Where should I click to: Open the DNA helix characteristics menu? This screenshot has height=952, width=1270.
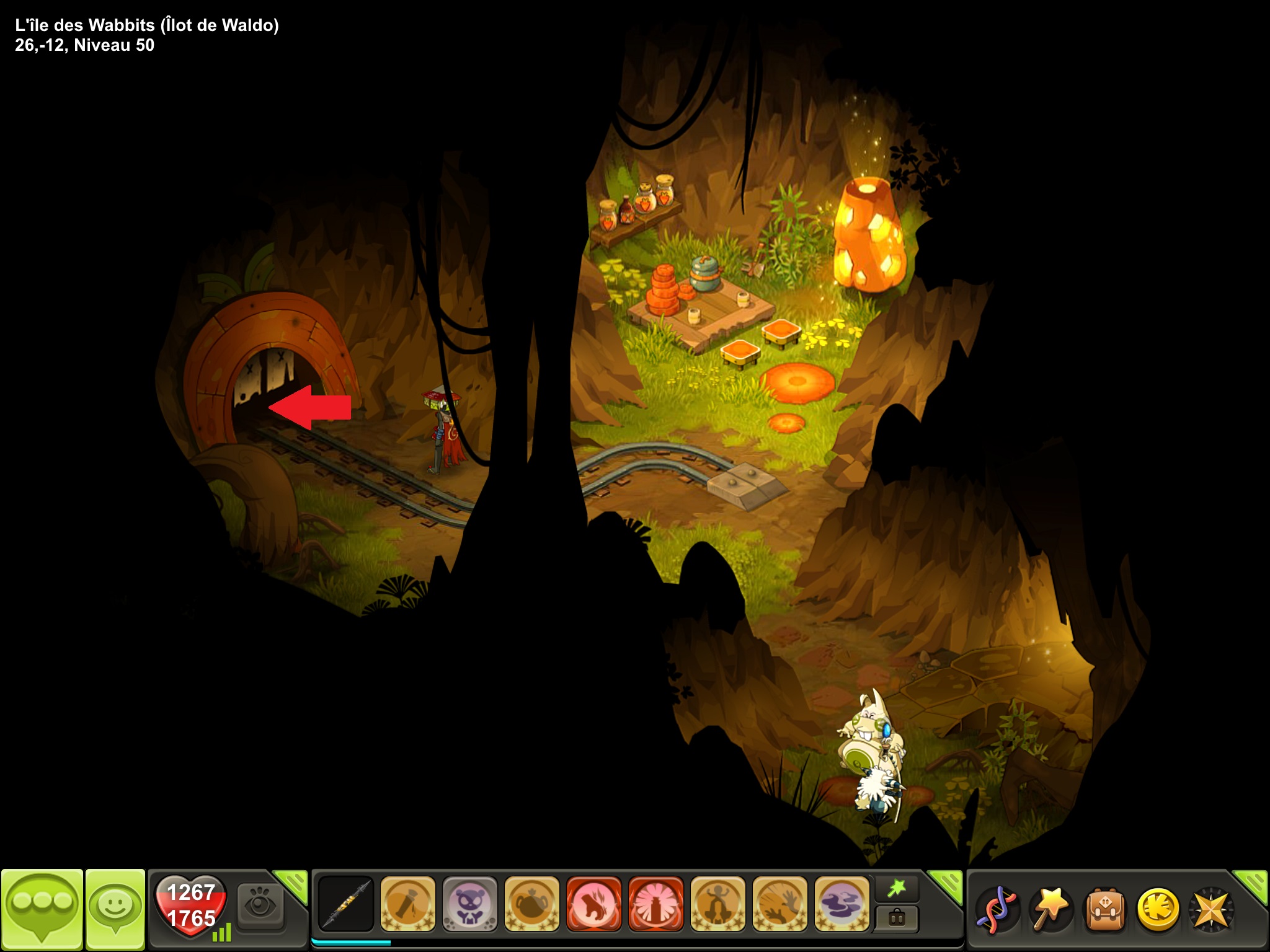(x=995, y=910)
